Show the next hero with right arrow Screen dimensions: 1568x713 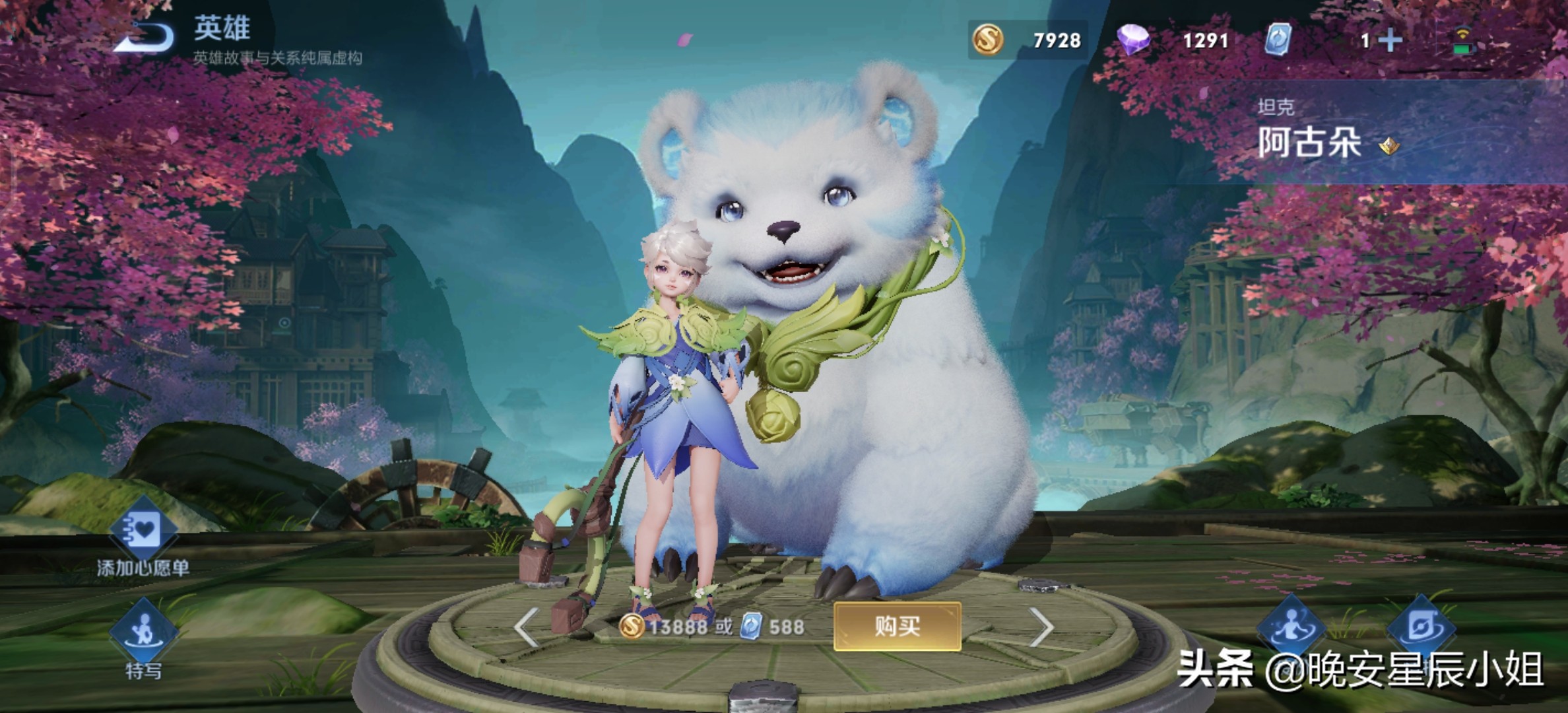click(1041, 627)
